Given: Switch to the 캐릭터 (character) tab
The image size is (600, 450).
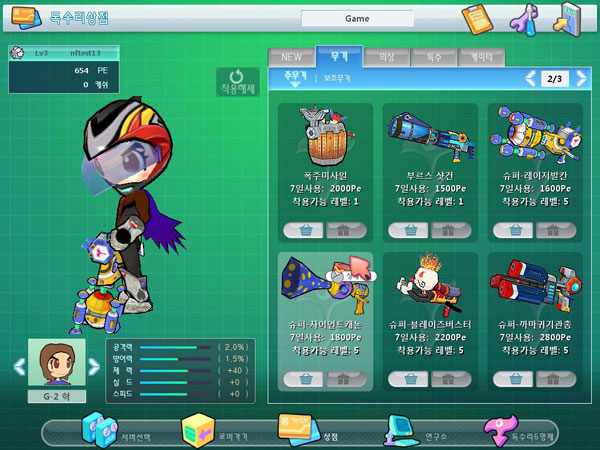Looking at the screenshot, I should [x=482, y=57].
